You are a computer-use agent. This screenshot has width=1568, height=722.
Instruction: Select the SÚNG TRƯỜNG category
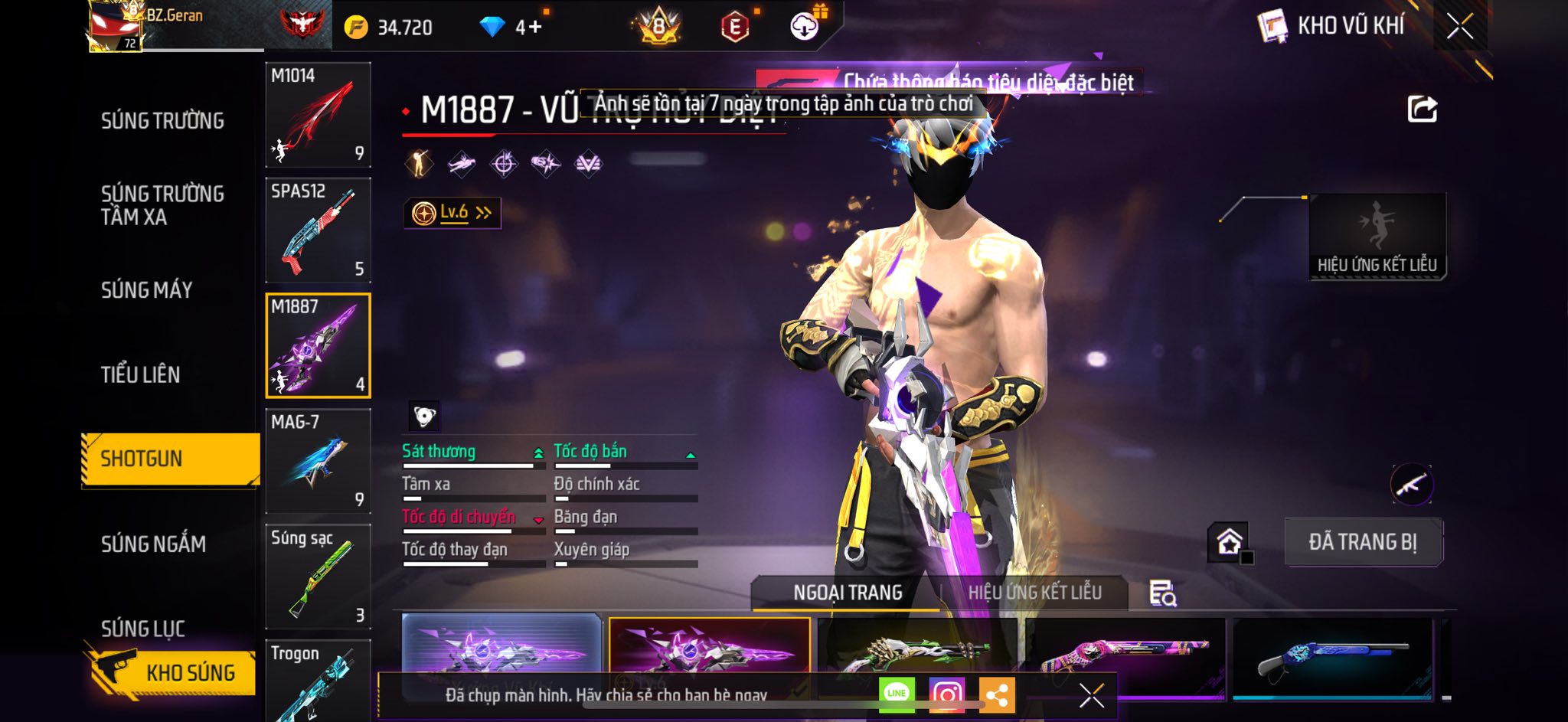point(162,120)
